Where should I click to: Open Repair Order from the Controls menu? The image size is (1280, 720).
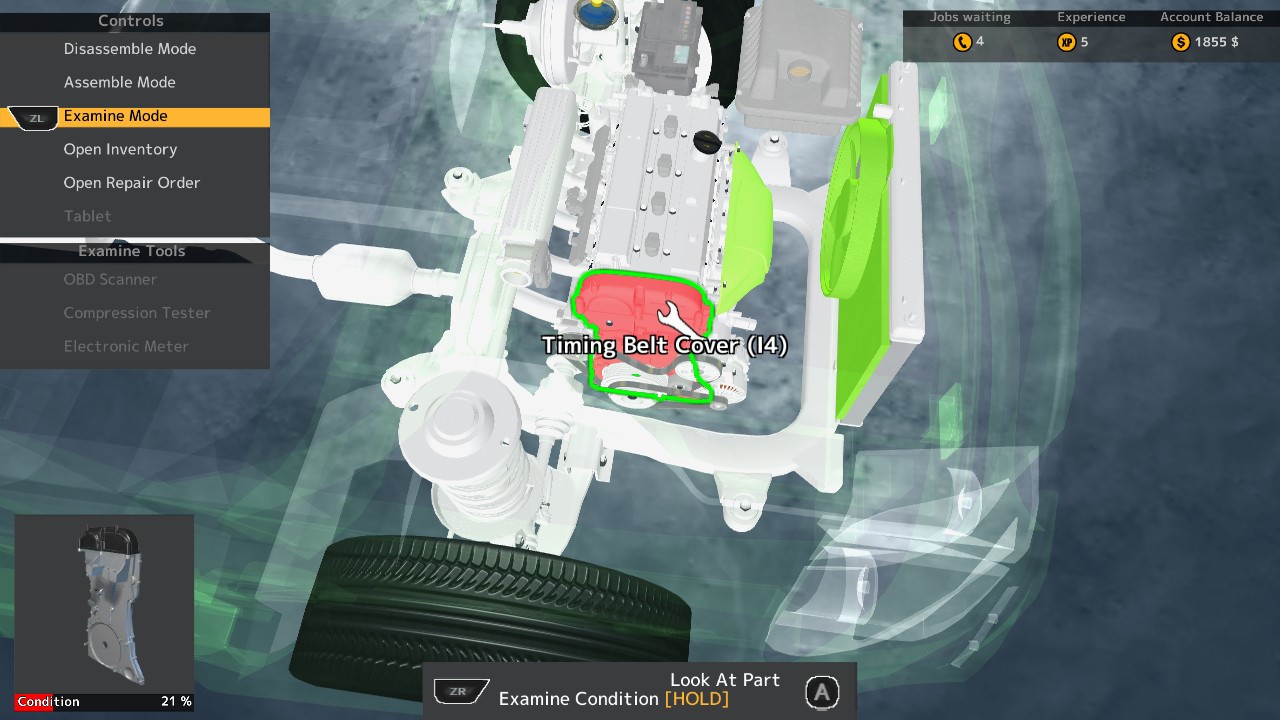pos(132,182)
